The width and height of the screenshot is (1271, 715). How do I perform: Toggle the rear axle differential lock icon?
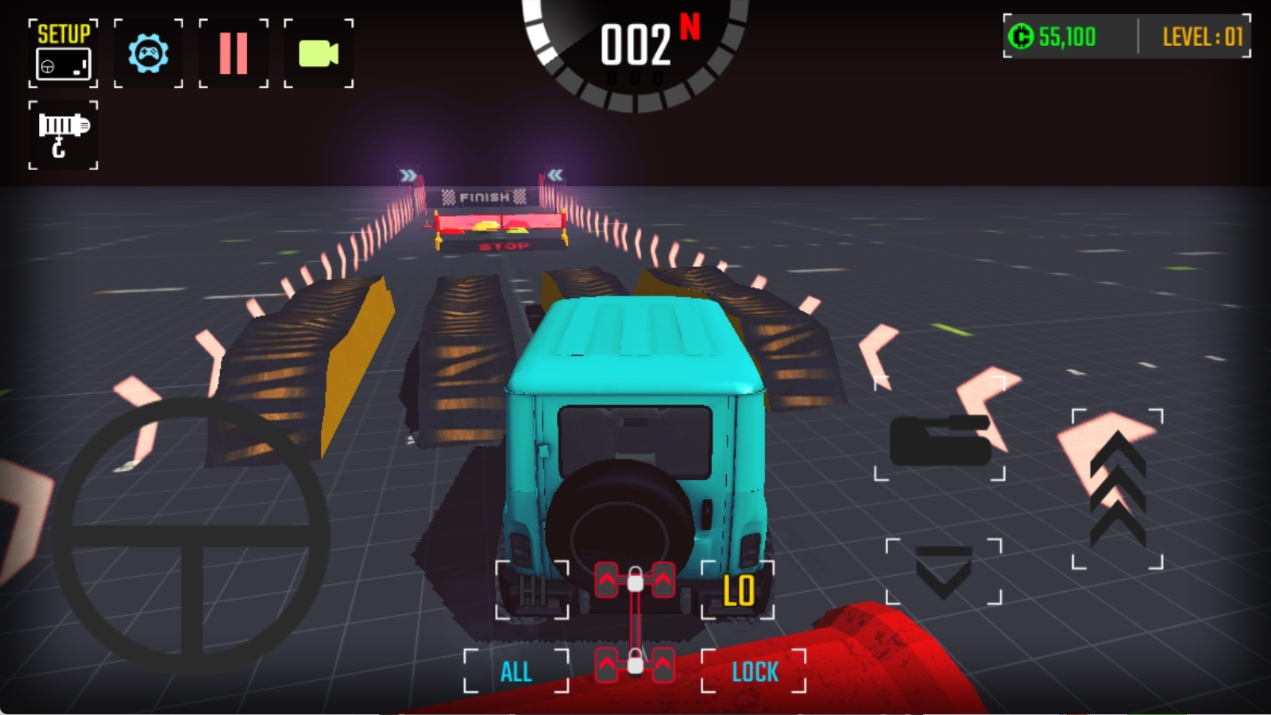coord(635,664)
